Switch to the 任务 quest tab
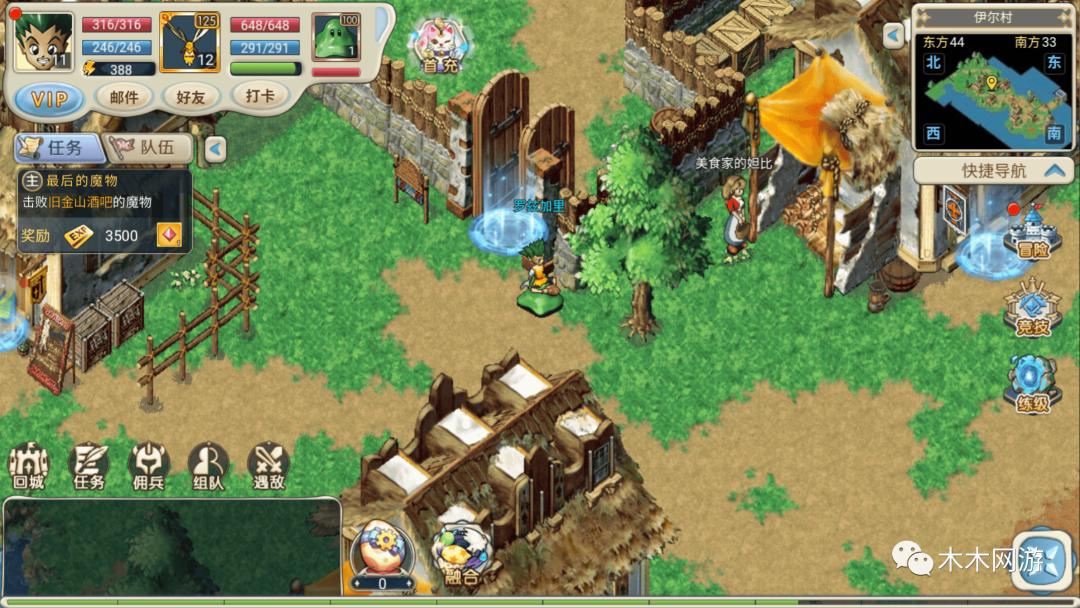This screenshot has width=1080, height=608. (x=58, y=148)
